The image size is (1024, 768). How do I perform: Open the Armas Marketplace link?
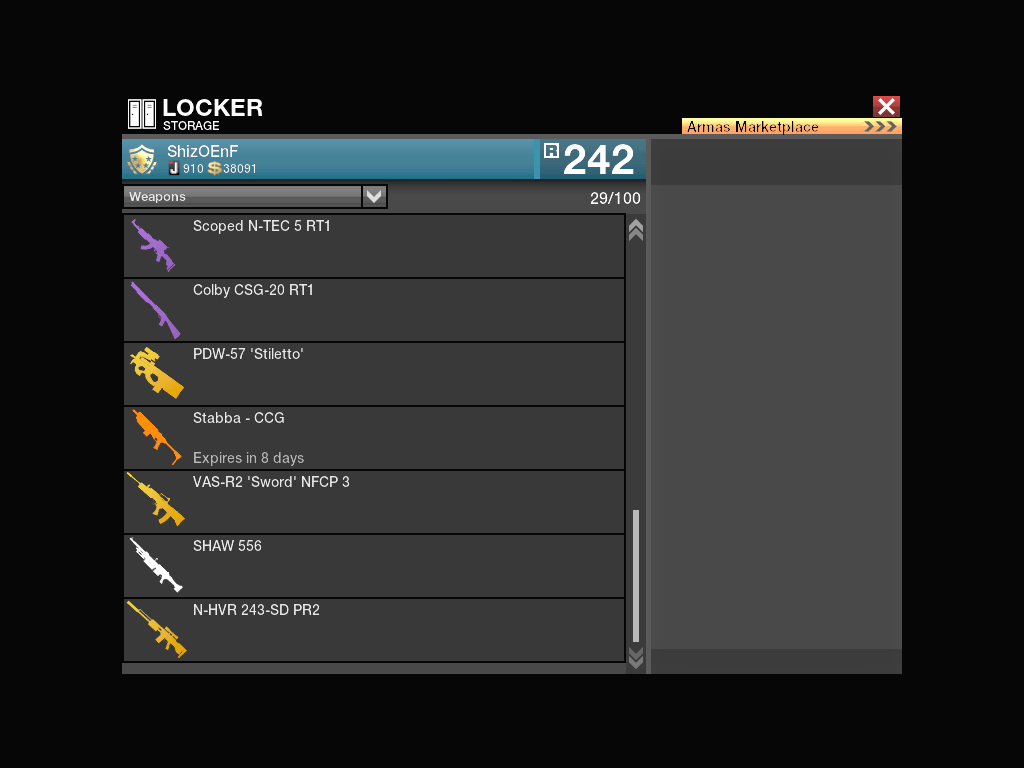click(x=791, y=127)
